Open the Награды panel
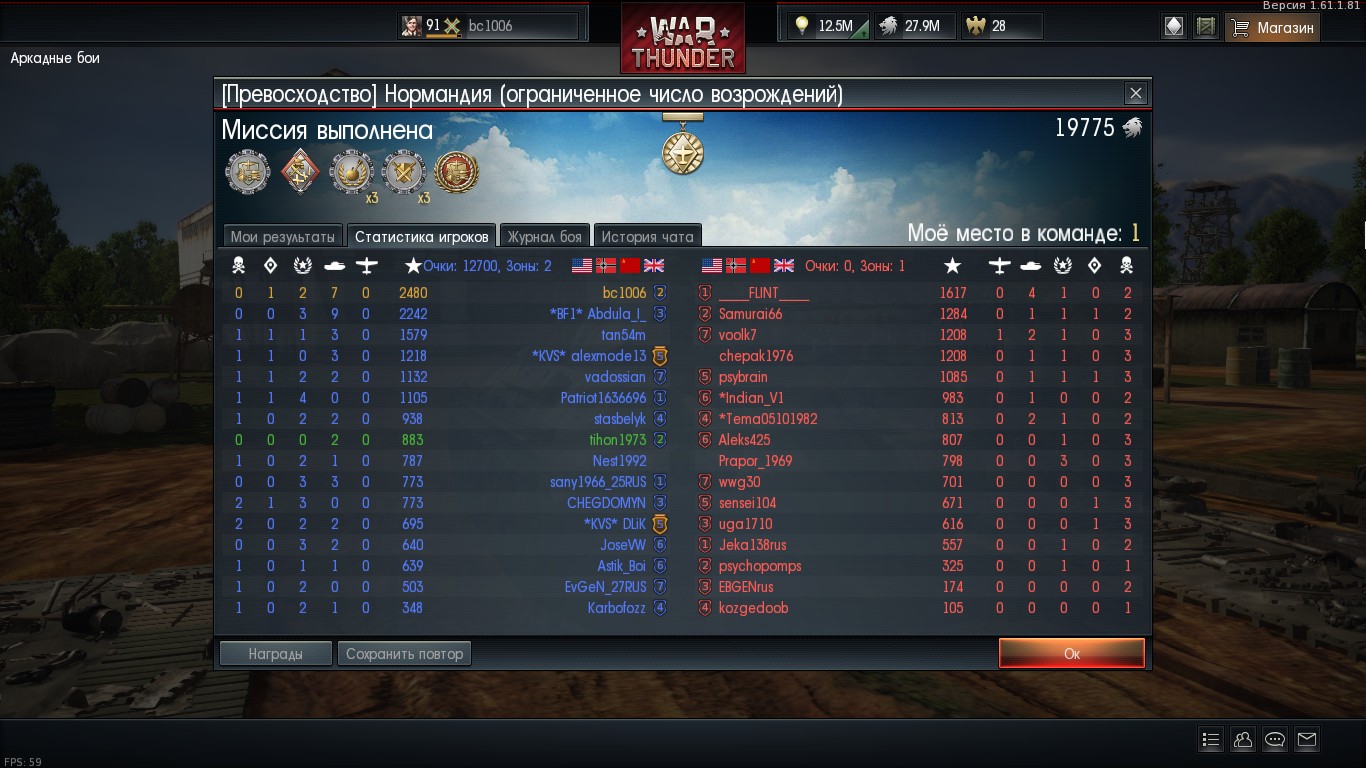The image size is (1366, 768). click(275, 654)
